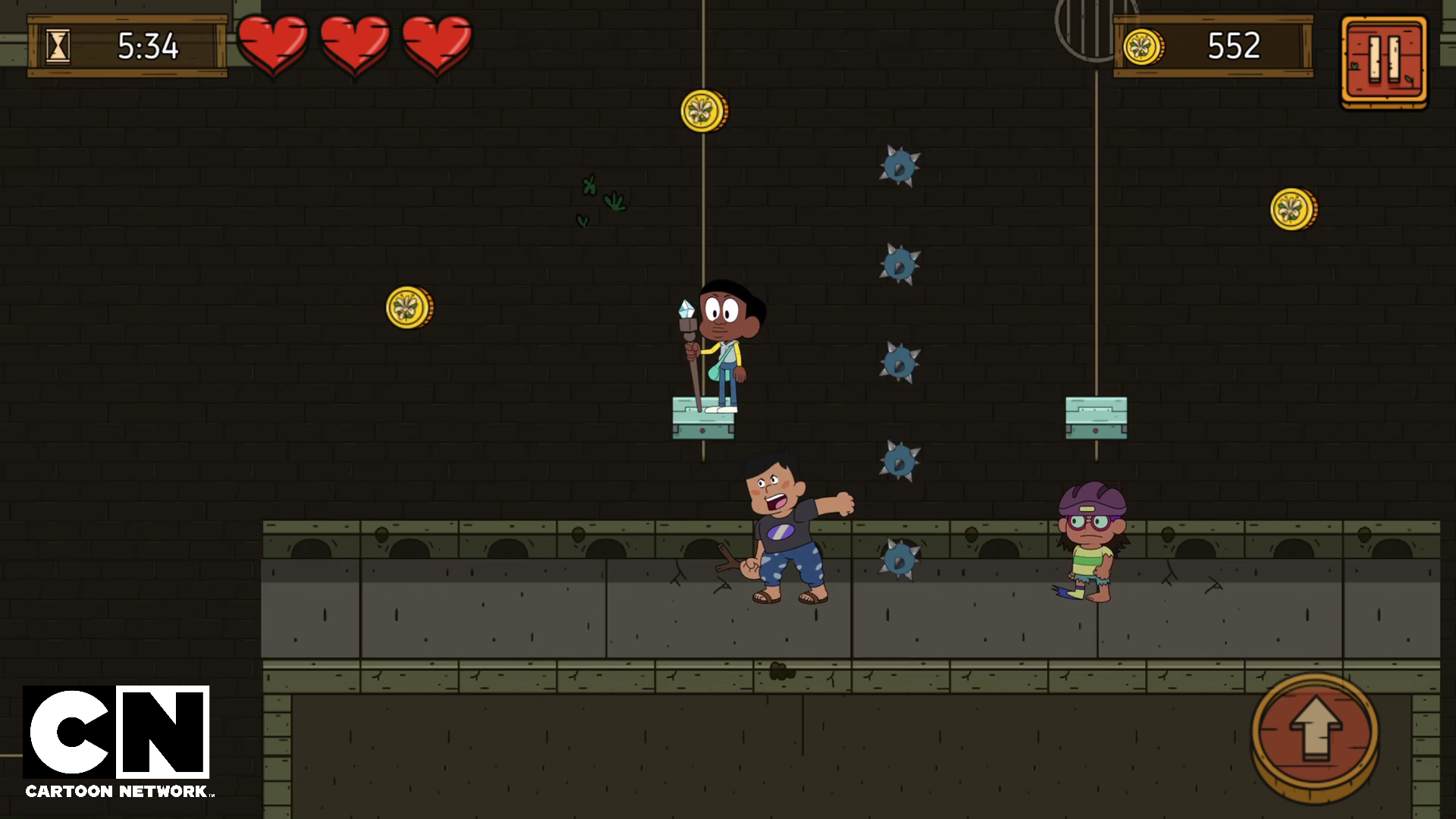Click the hanging platform on the right rope
1456x819 pixels.
coord(1096,417)
